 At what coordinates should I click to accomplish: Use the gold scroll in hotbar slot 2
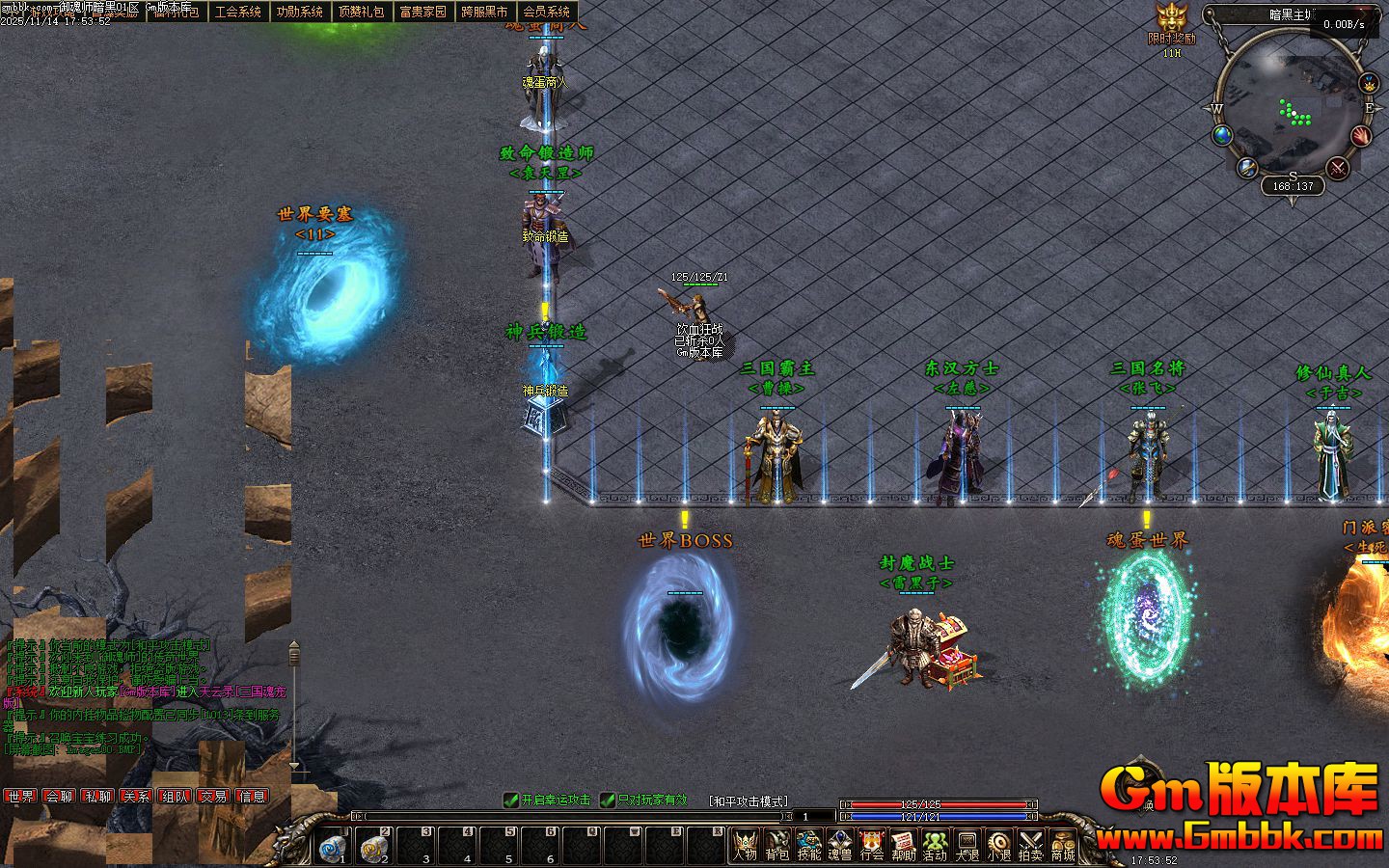(x=374, y=846)
